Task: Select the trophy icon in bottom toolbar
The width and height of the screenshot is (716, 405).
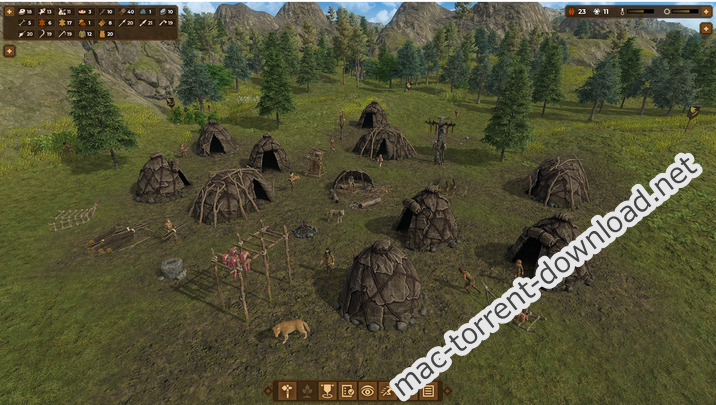Action: [x=326, y=391]
